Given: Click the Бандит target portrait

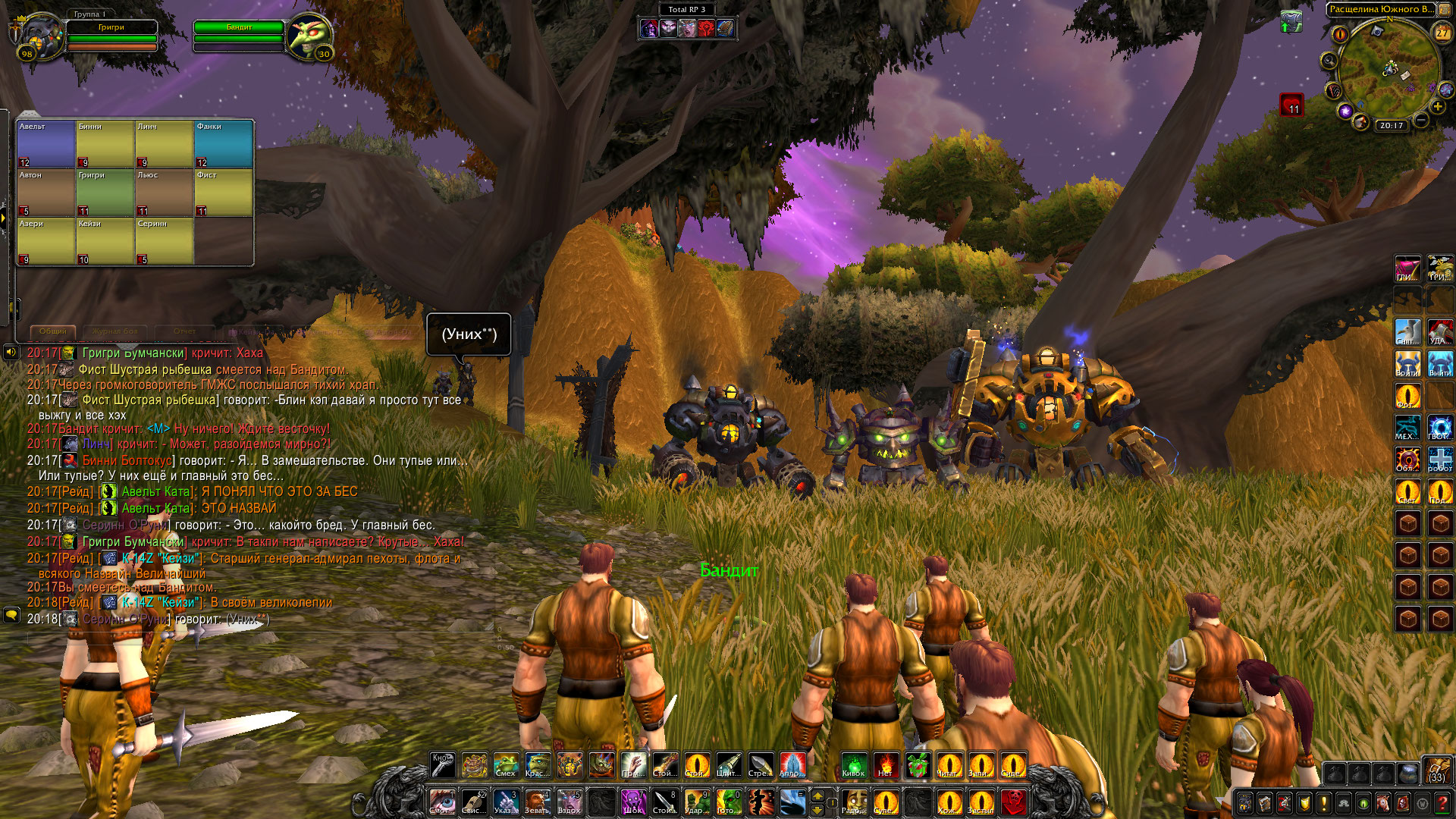Looking at the screenshot, I should click(x=309, y=36).
